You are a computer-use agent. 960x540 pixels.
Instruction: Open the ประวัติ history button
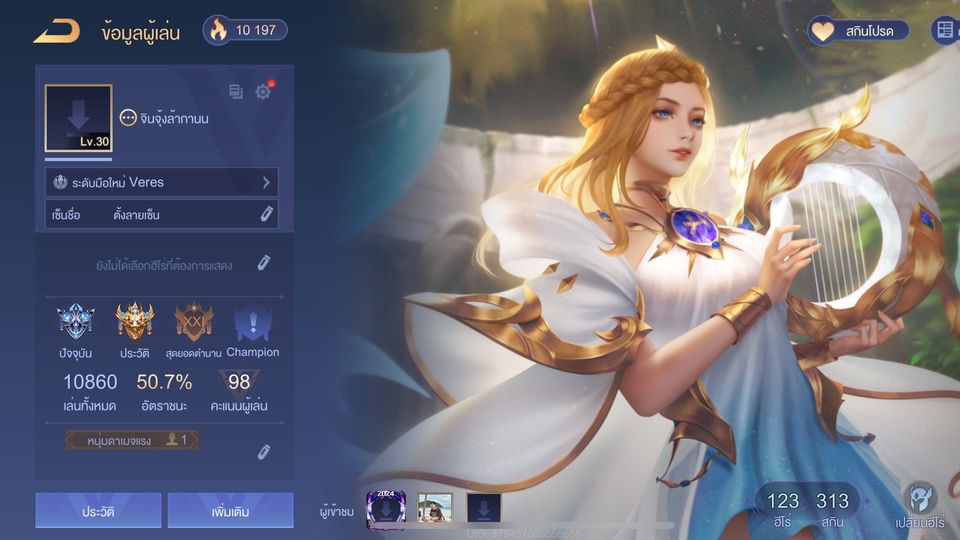(x=98, y=511)
